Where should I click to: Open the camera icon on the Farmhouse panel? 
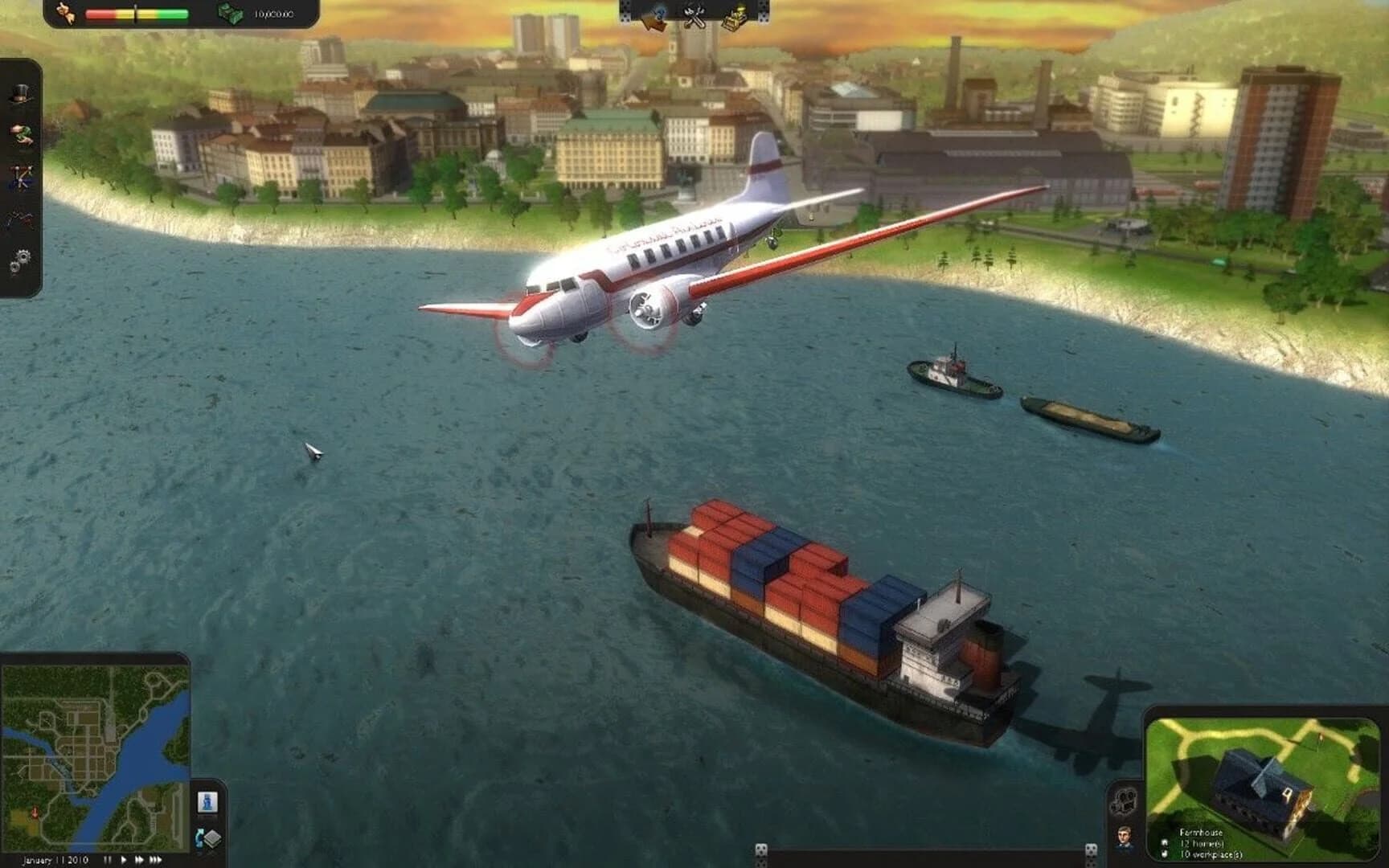coord(1125,801)
